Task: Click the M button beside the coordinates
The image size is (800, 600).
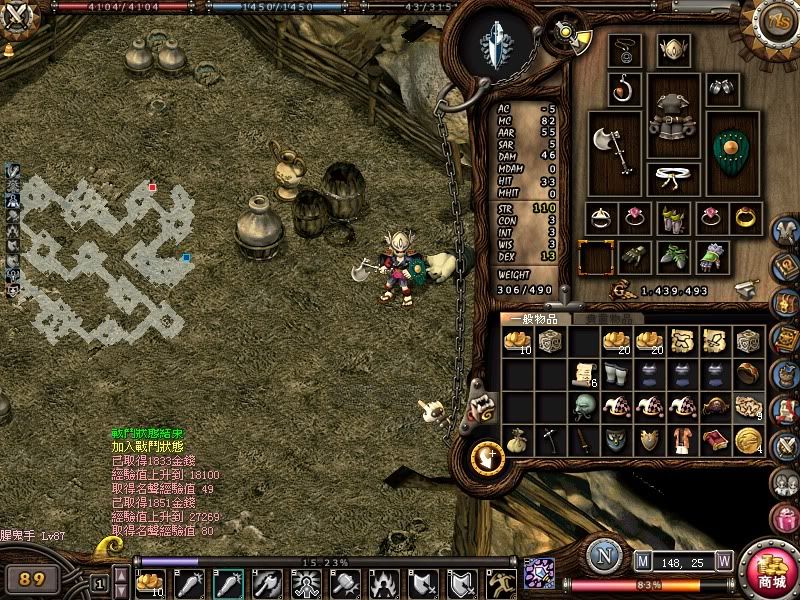Action: point(643,563)
